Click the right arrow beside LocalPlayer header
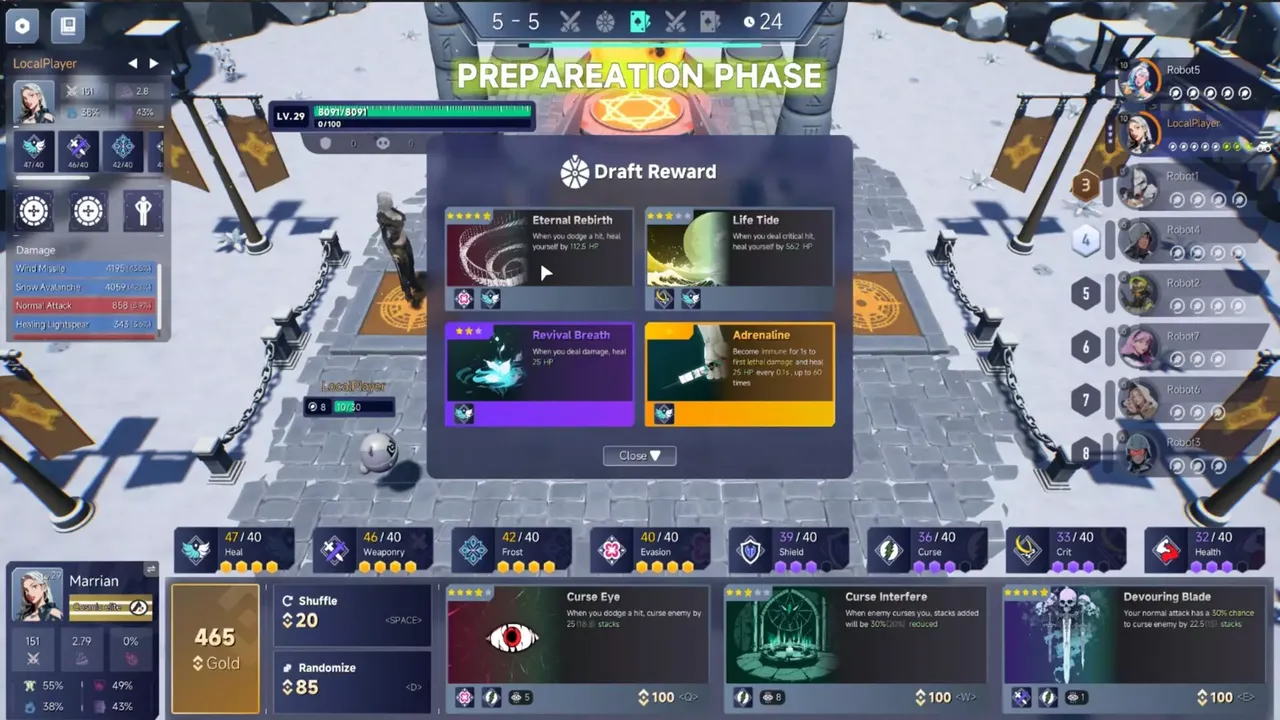This screenshot has width=1280, height=720. click(153, 62)
